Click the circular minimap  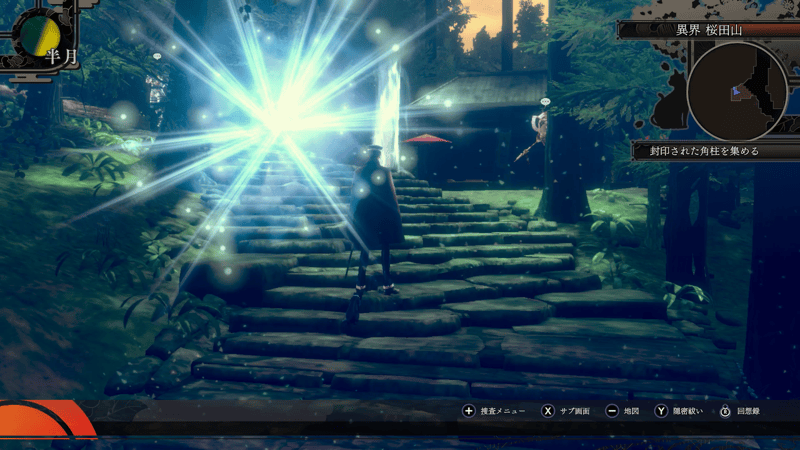point(737,90)
